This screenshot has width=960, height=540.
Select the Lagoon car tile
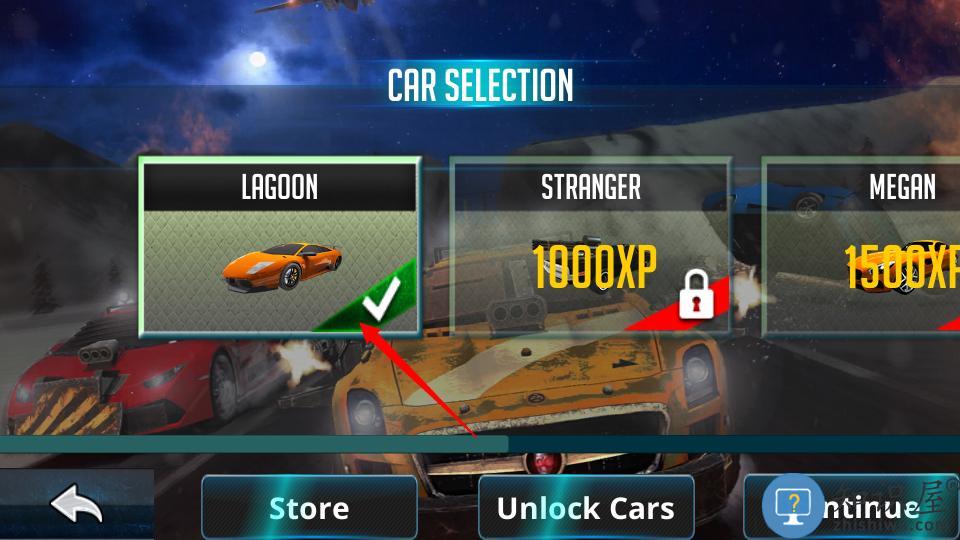[x=280, y=247]
